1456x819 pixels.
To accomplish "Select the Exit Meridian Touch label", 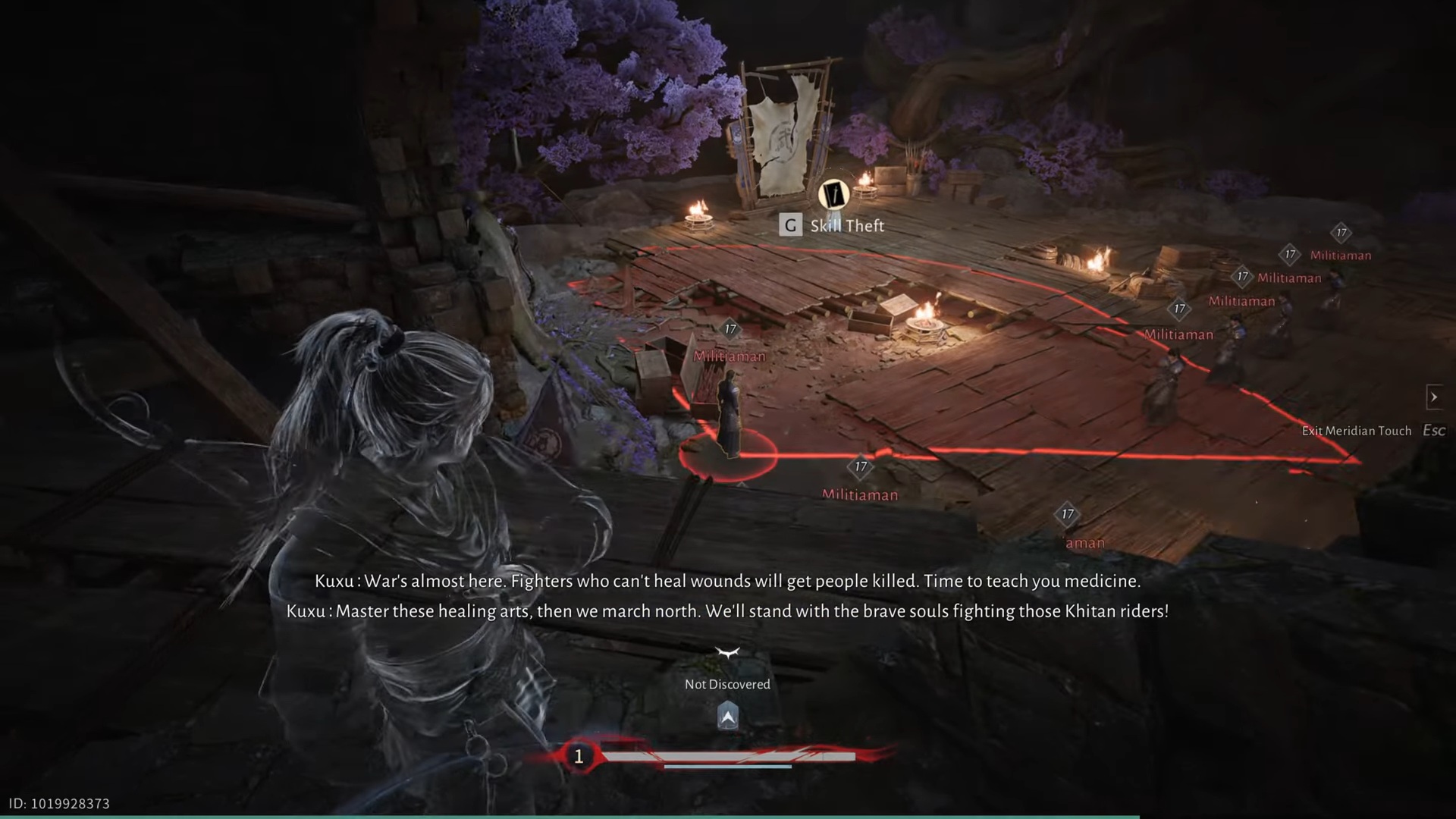I will 1356,431.
